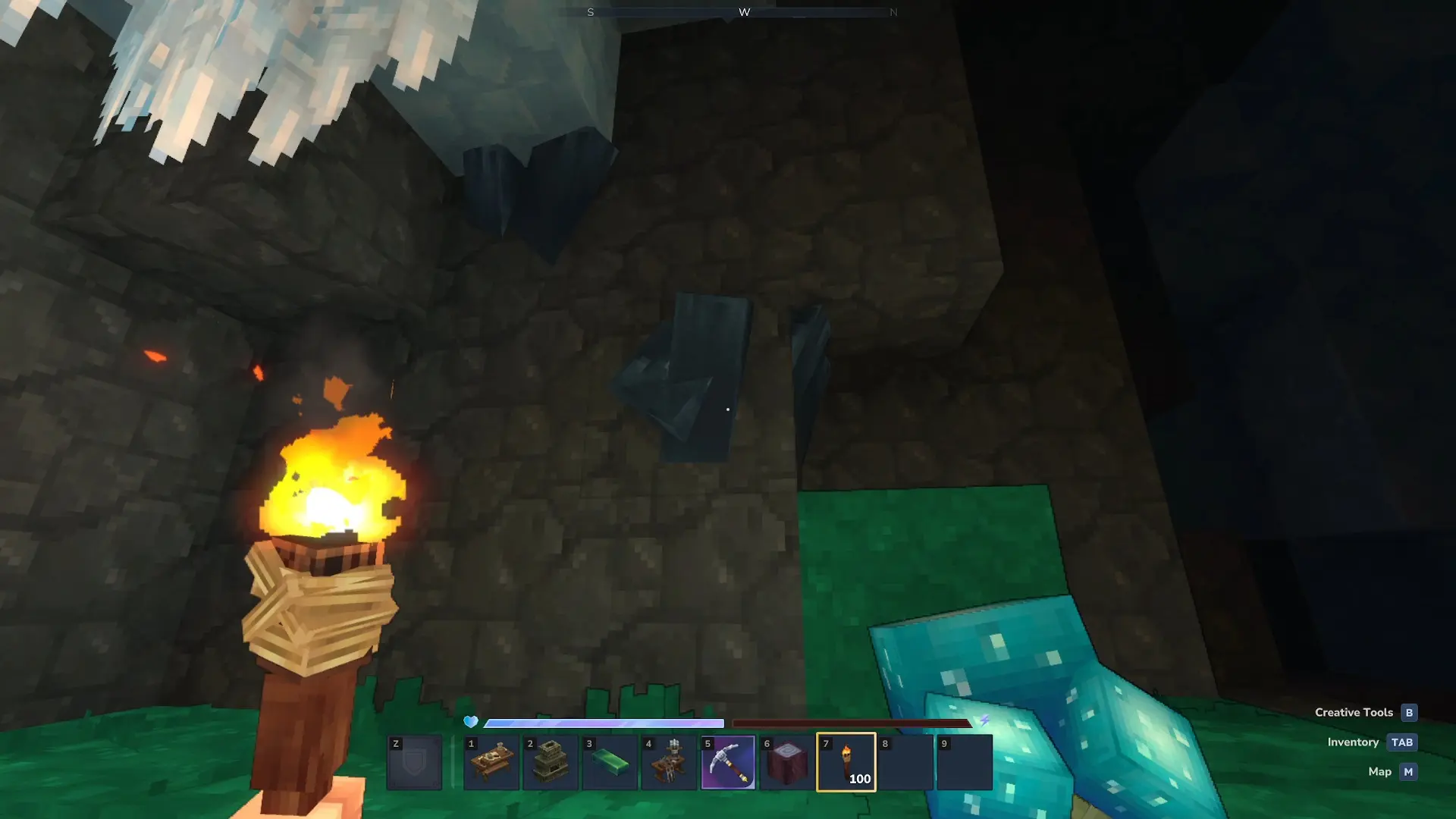Viewport: 1456px width, 819px height.
Task: Select the empty shield off-hand slot
Action: click(414, 762)
